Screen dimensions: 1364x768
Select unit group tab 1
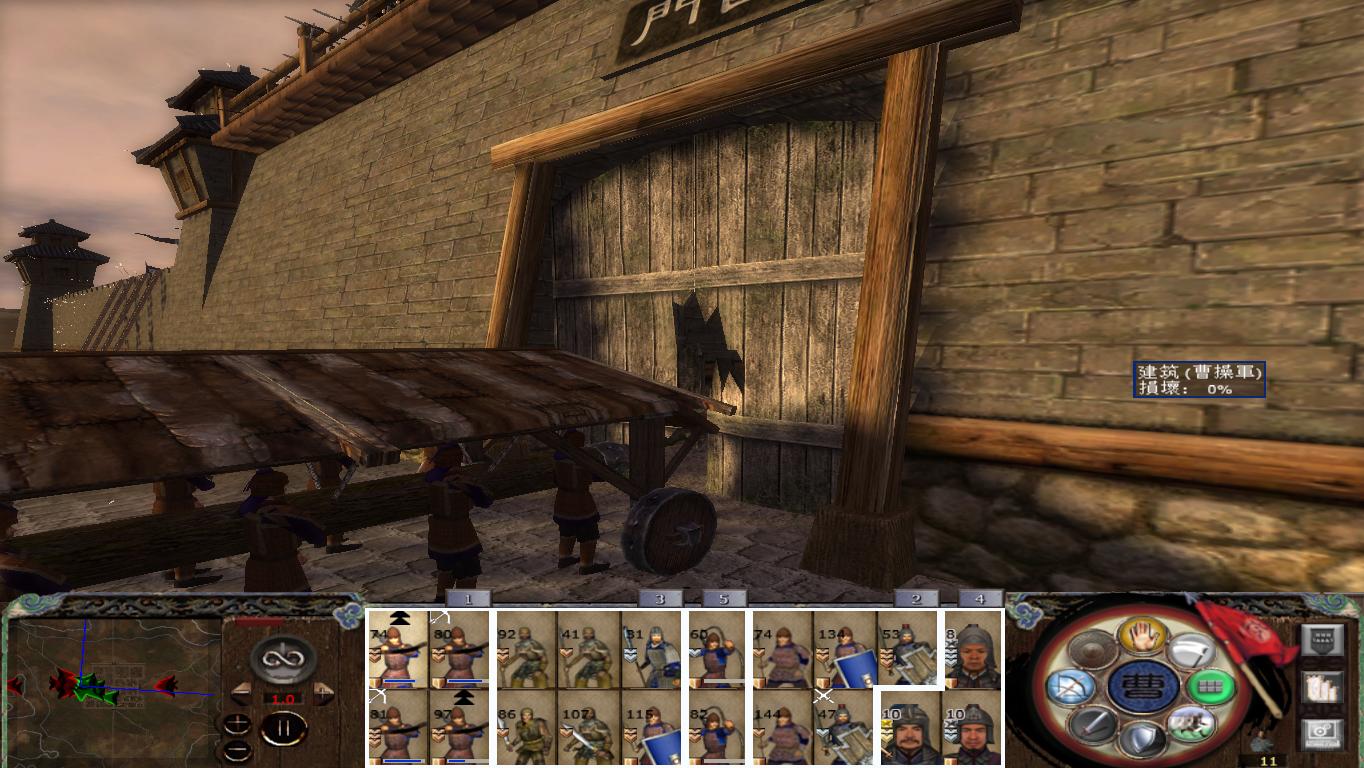coord(468,599)
